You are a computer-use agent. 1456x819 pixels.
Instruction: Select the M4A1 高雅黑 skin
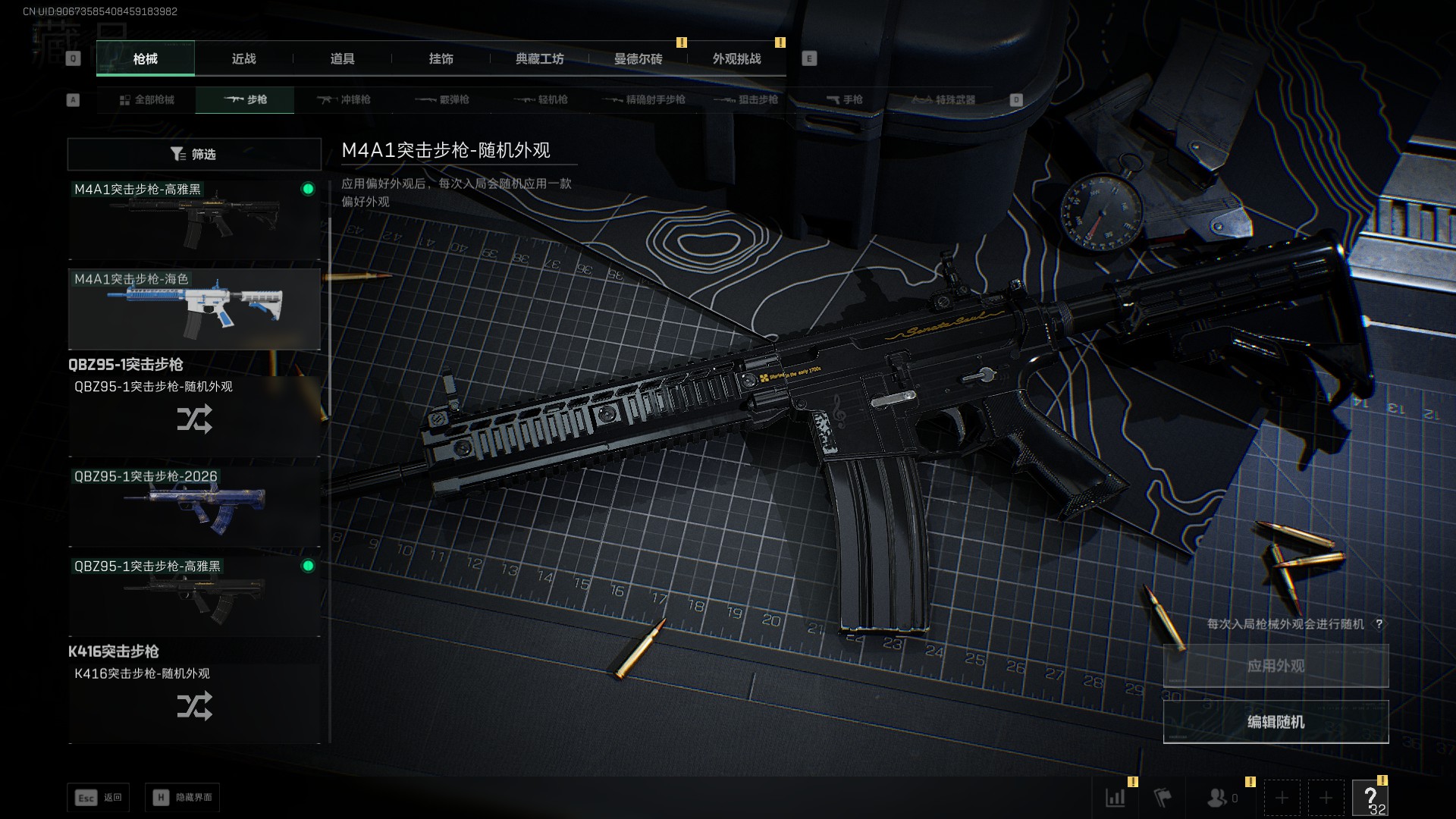point(194,220)
